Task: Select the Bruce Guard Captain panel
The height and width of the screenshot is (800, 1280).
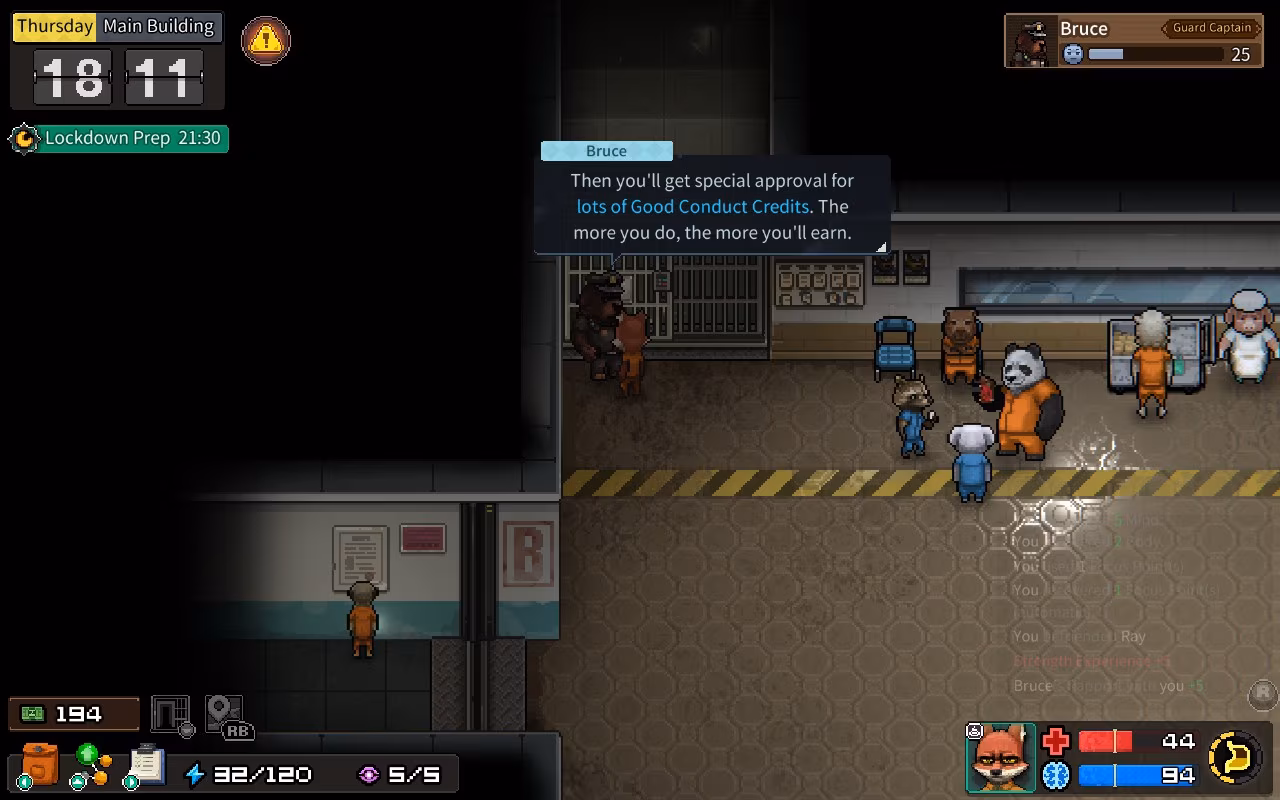Action: pyautogui.click(x=1126, y=41)
